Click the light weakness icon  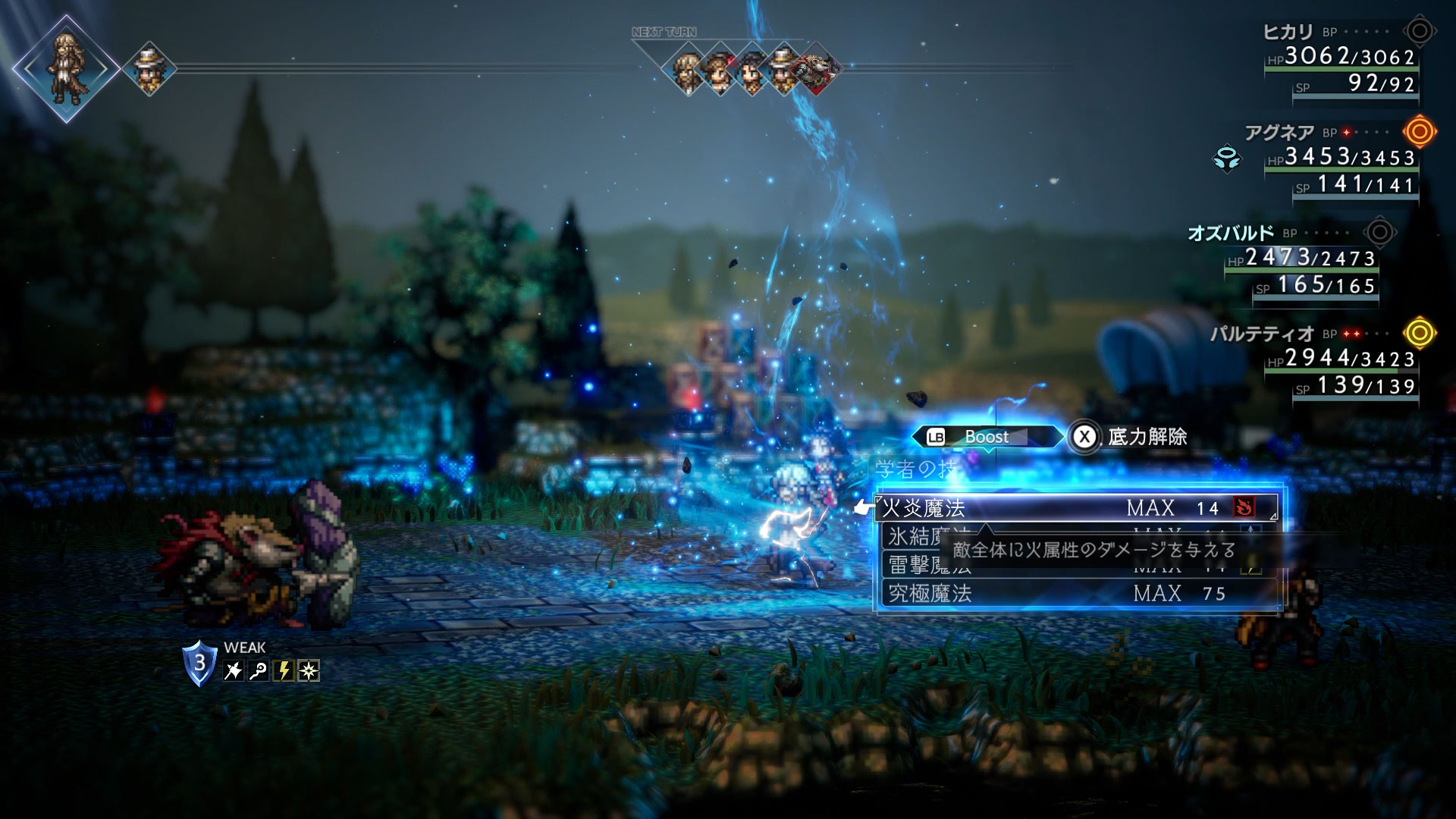point(309,671)
